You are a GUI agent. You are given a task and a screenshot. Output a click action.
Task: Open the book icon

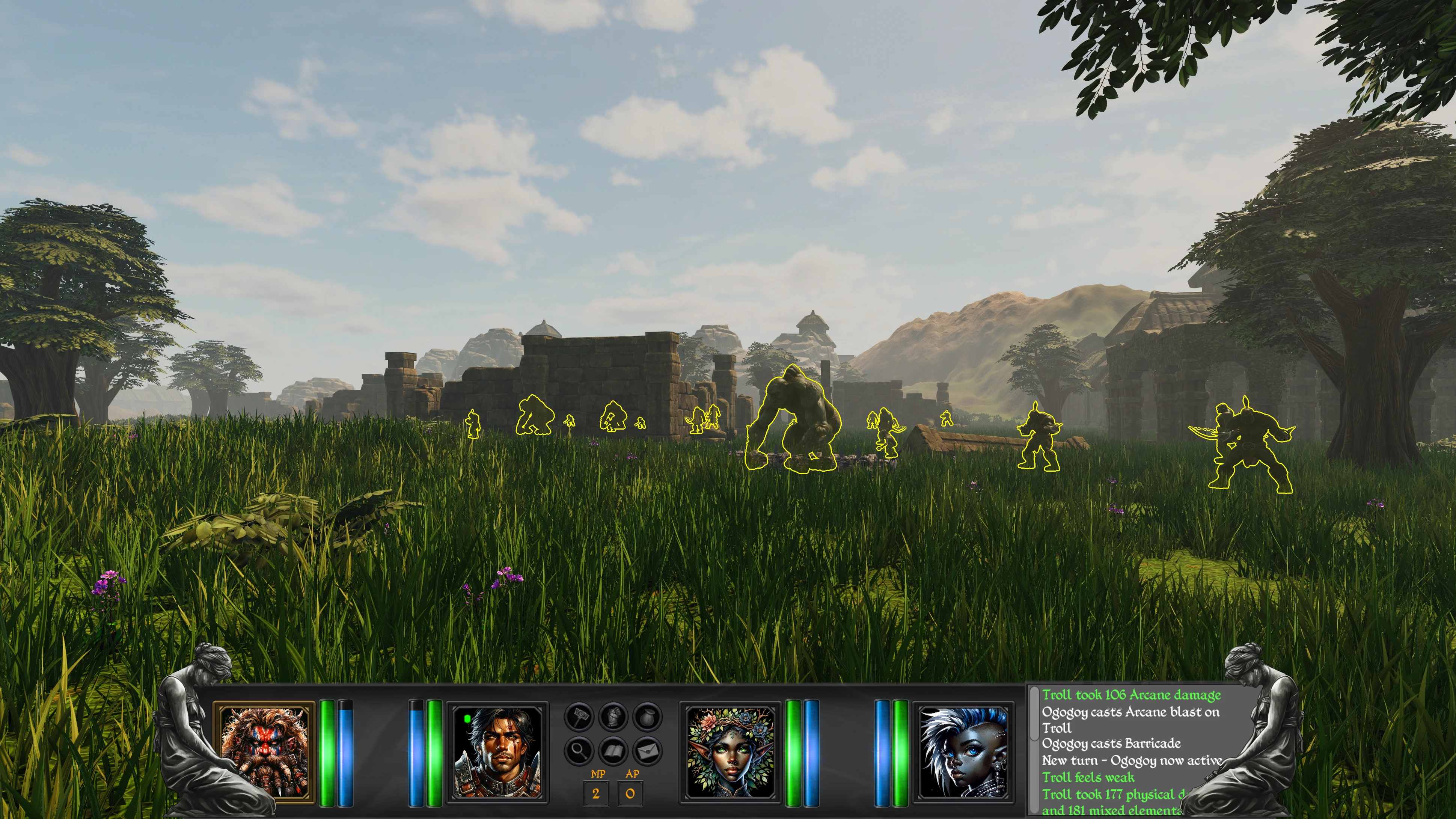pyautogui.click(x=613, y=751)
